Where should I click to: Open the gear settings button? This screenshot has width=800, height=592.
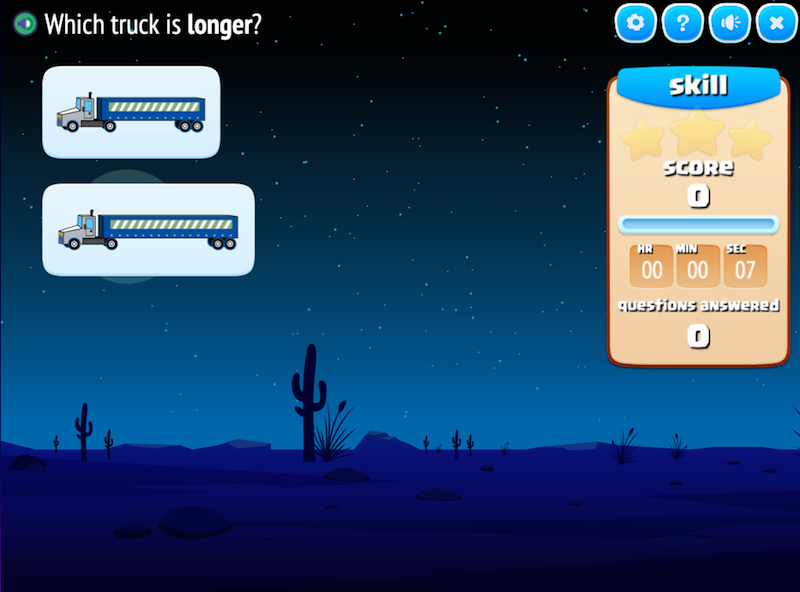(636, 23)
